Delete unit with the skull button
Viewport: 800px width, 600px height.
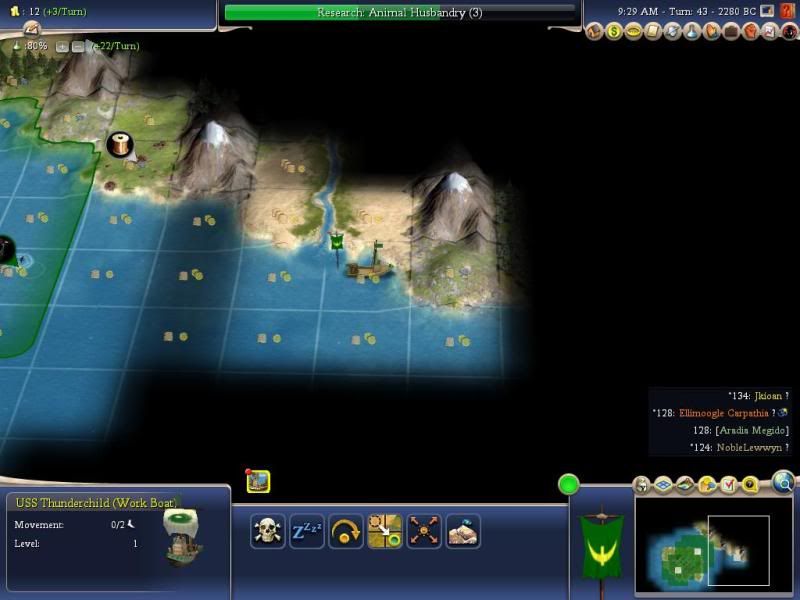pyautogui.click(x=267, y=530)
